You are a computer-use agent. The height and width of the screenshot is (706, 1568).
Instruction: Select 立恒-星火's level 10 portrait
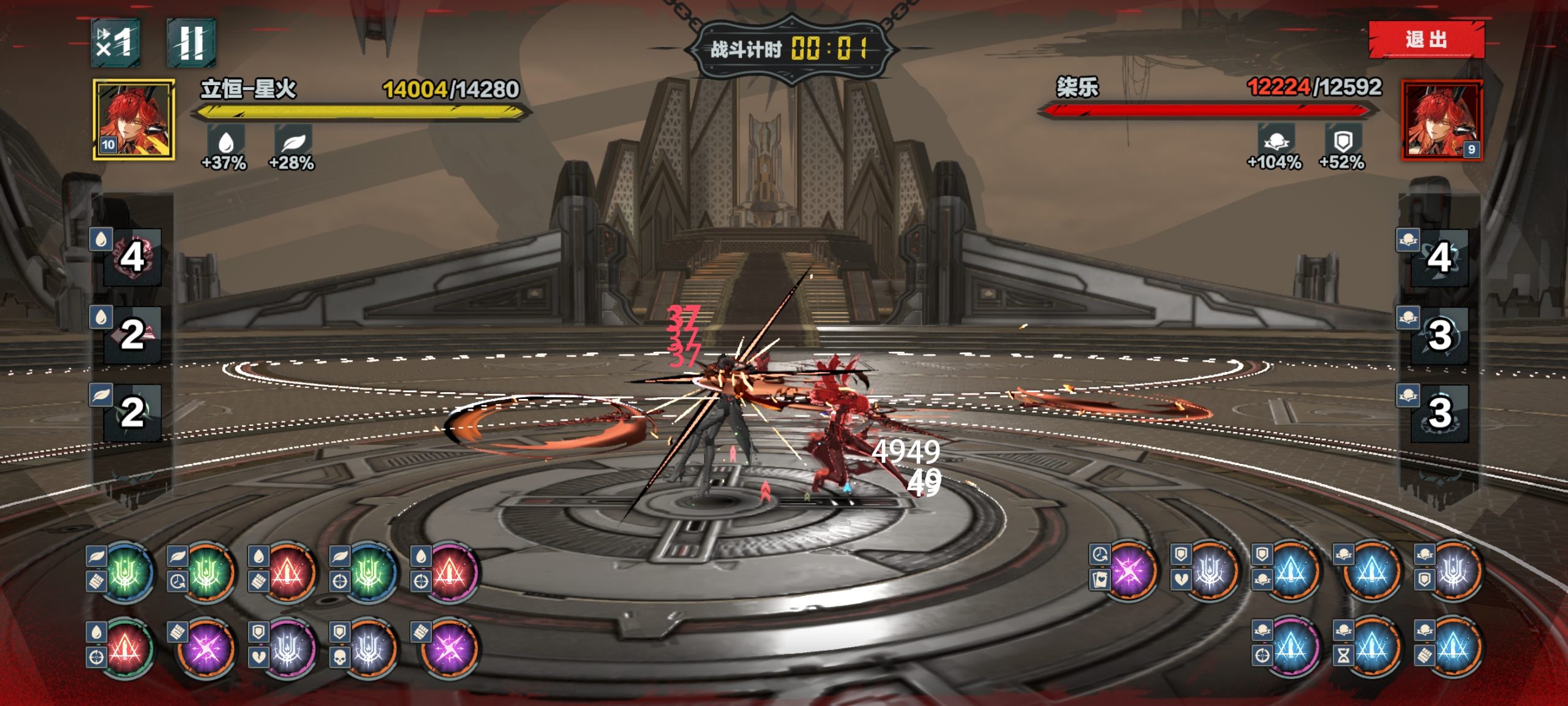click(134, 120)
